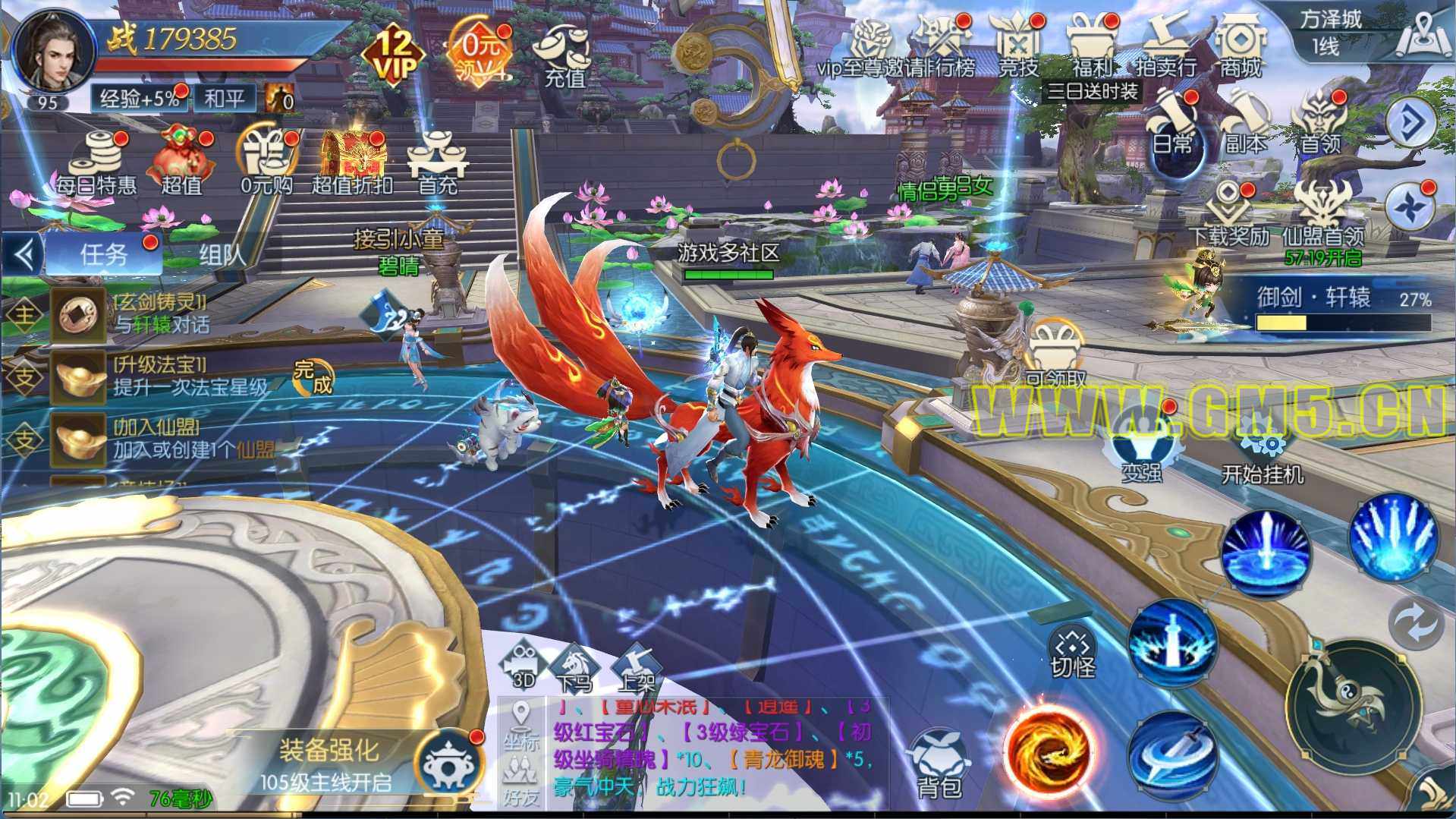
Task: Tap the 切怪 switch target button
Action: pyautogui.click(x=1073, y=653)
